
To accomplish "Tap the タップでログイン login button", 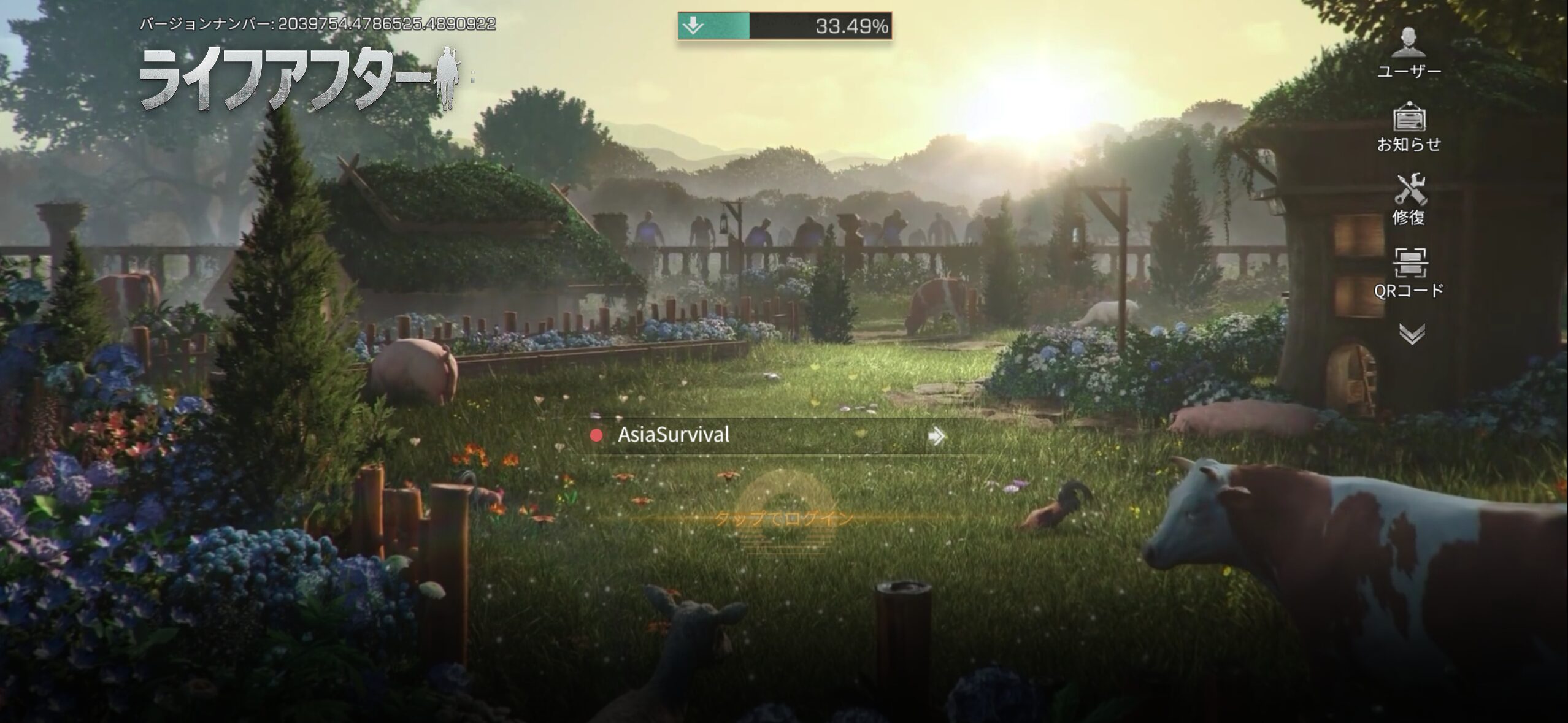I will pos(784,519).
